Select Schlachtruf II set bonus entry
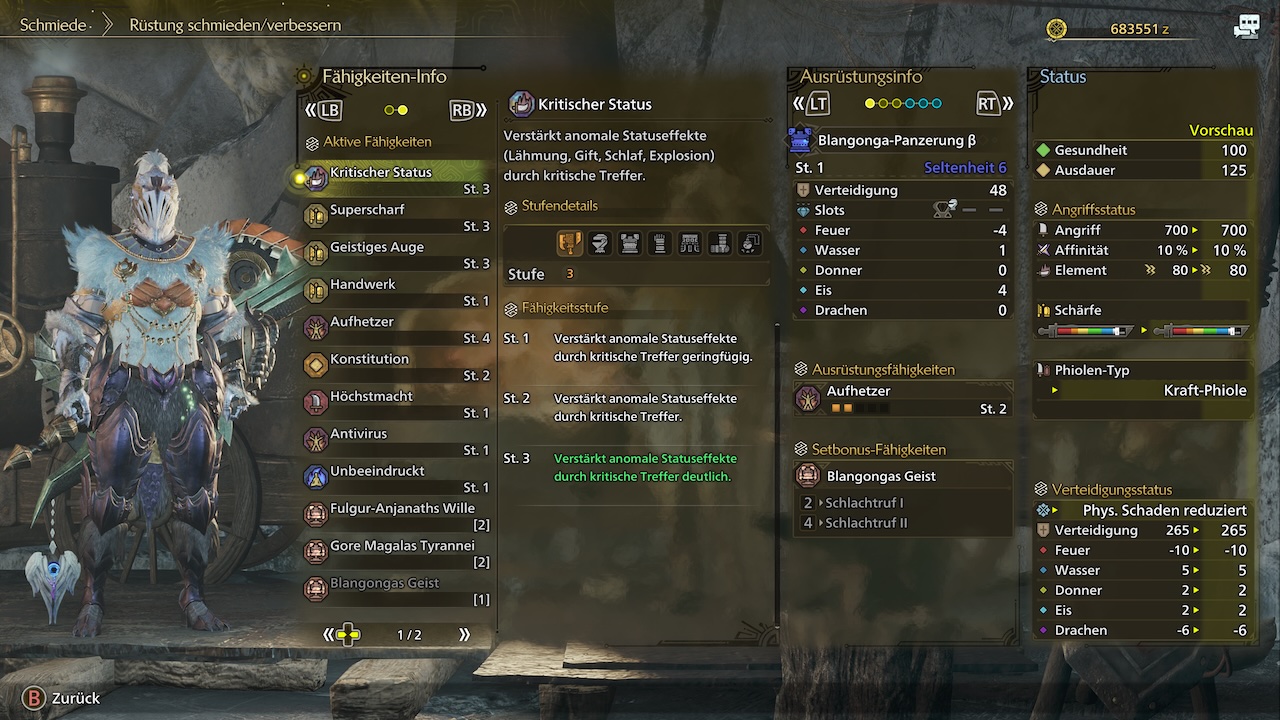Viewport: 1280px width, 720px height. [x=866, y=523]
